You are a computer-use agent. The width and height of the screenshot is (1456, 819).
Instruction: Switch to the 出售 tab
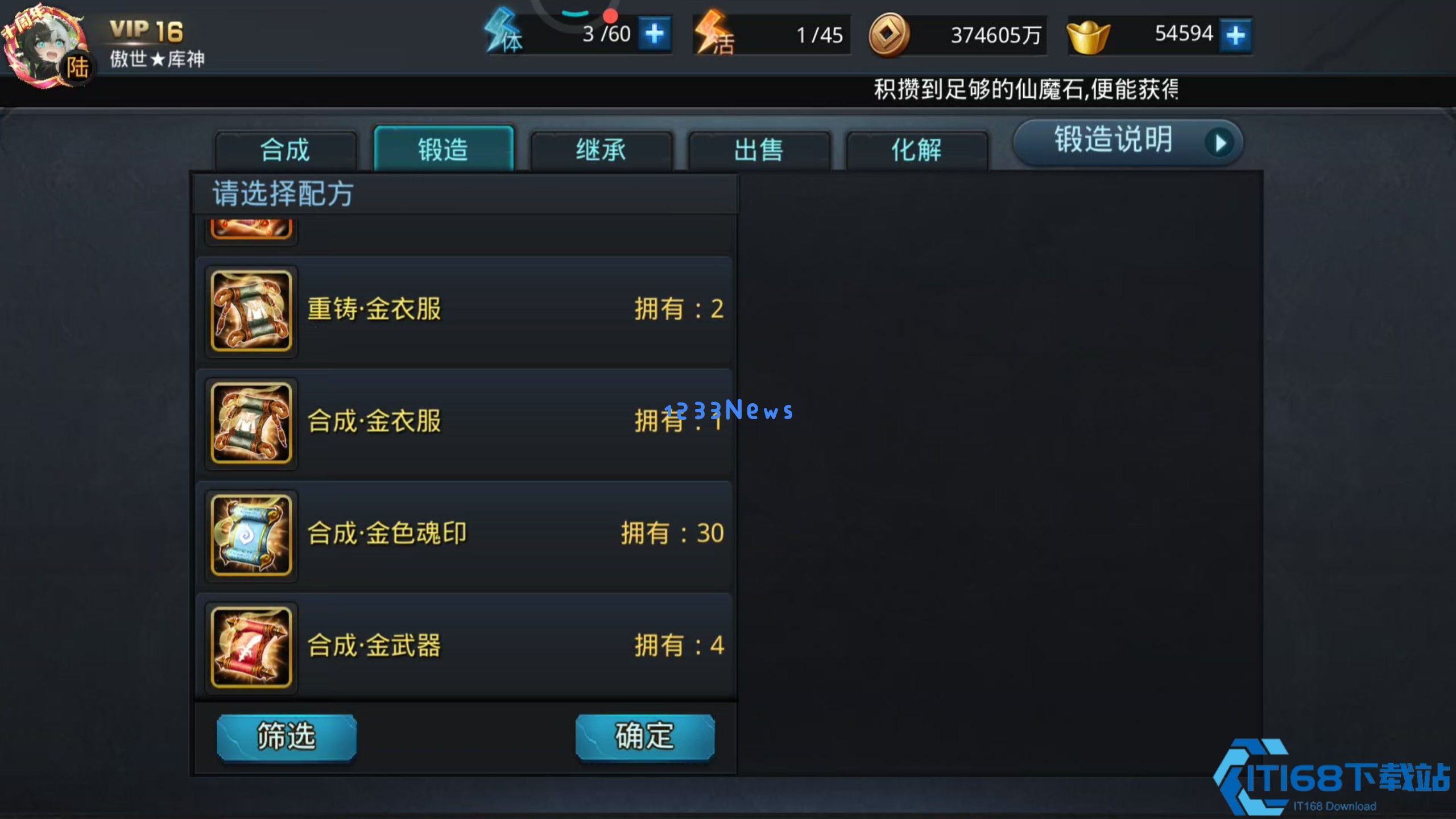click(759, 149)
